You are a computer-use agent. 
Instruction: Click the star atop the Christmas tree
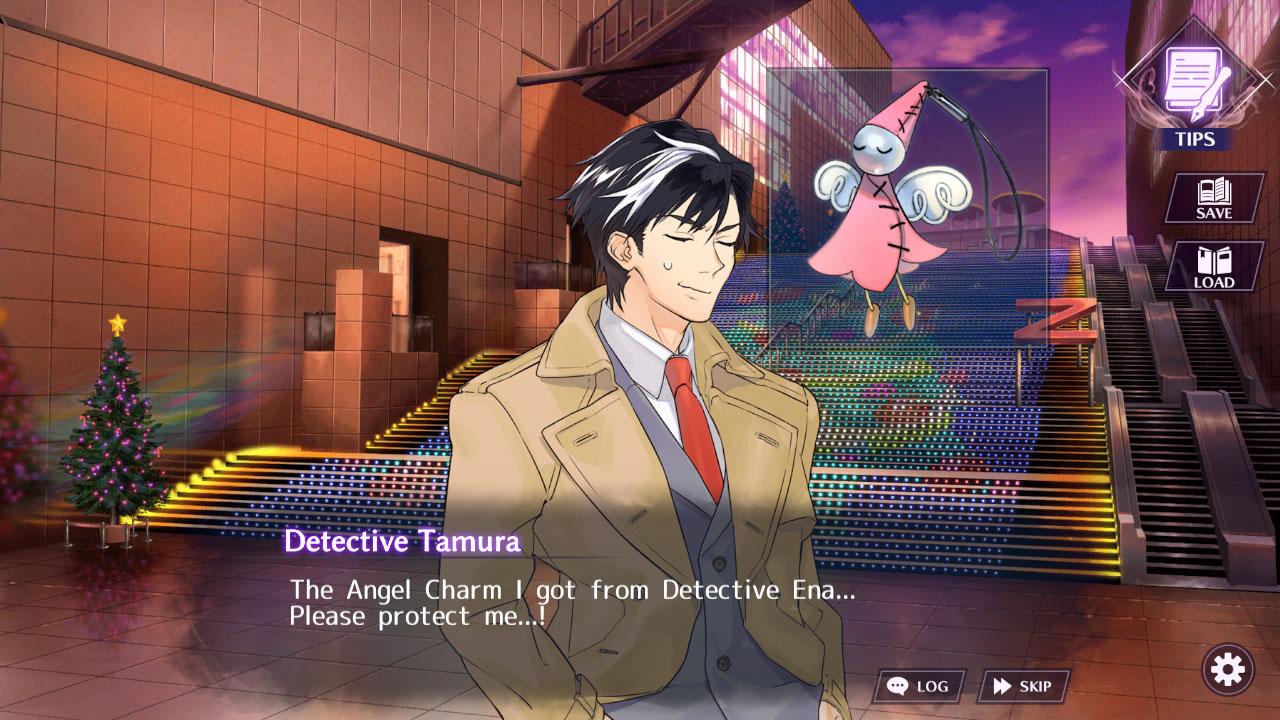(x=118, y=321)
